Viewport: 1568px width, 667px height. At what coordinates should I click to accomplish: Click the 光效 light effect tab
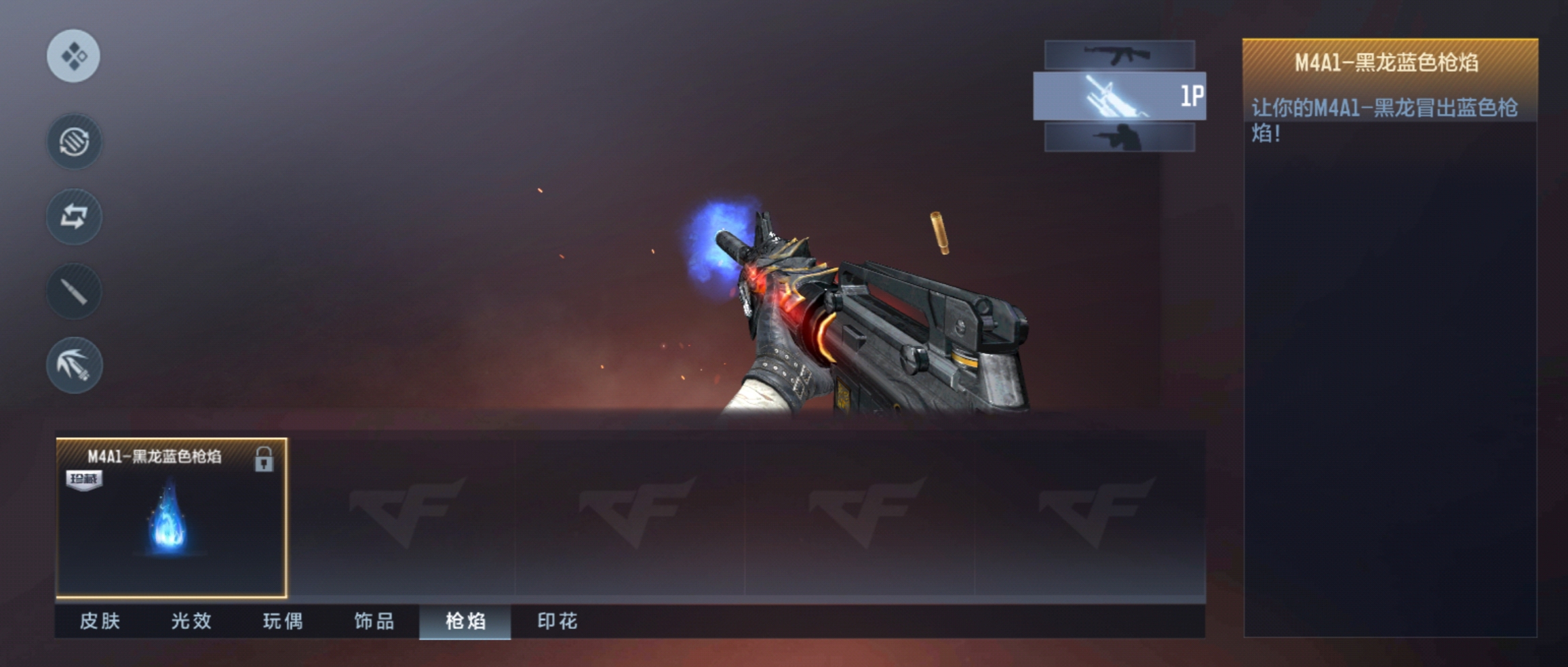click(191, 622)
